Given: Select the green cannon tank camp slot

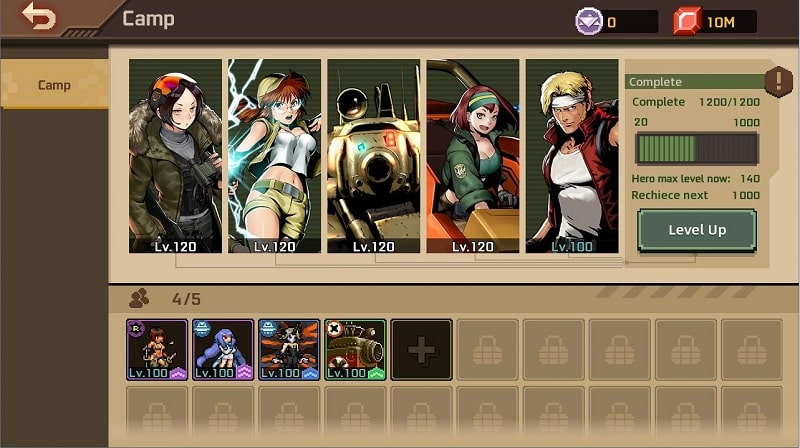Looking at the screenshot, I should click(355, 349).
